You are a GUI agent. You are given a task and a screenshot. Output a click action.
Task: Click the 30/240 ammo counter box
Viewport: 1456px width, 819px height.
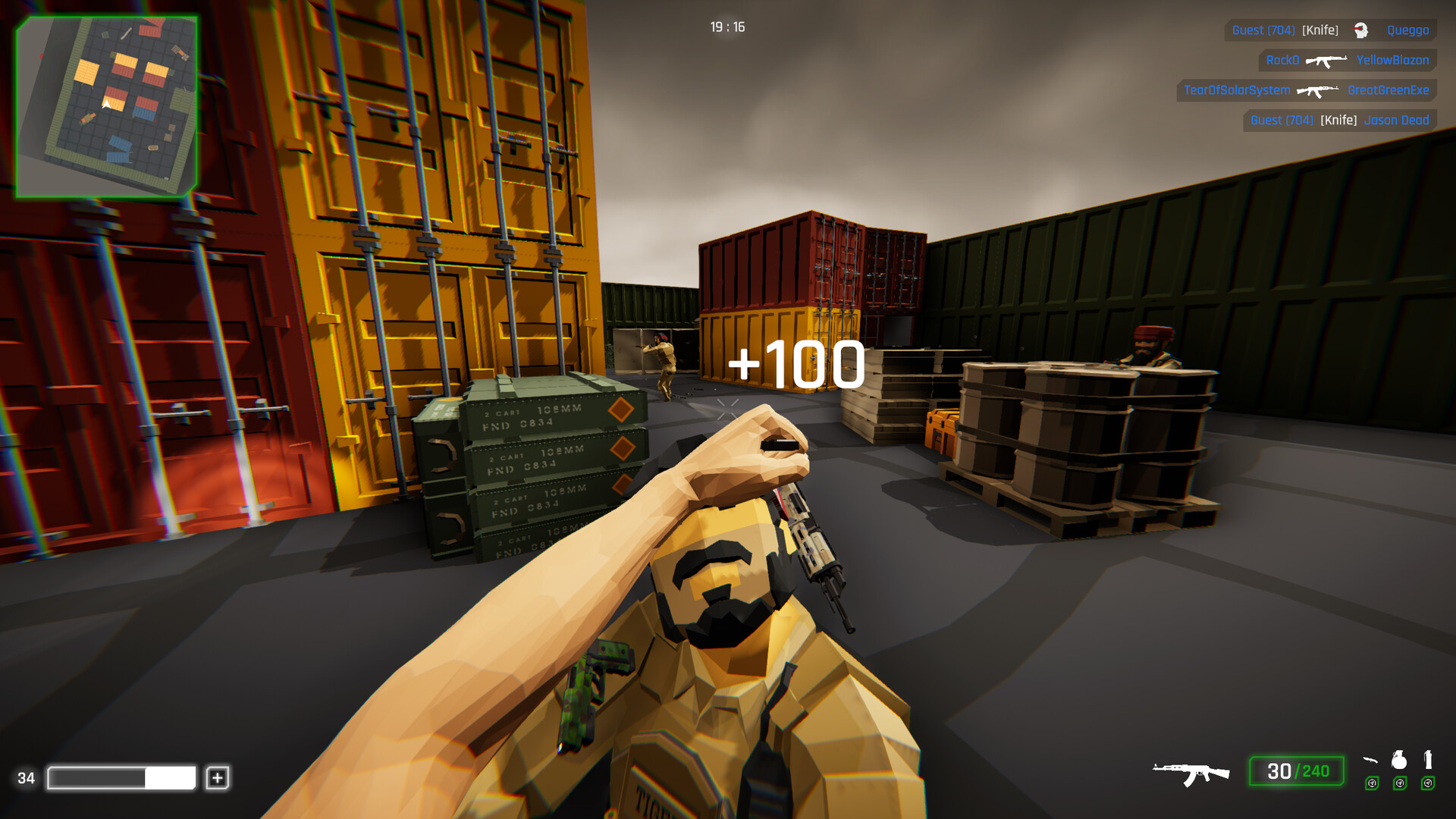coord(1296,771)
